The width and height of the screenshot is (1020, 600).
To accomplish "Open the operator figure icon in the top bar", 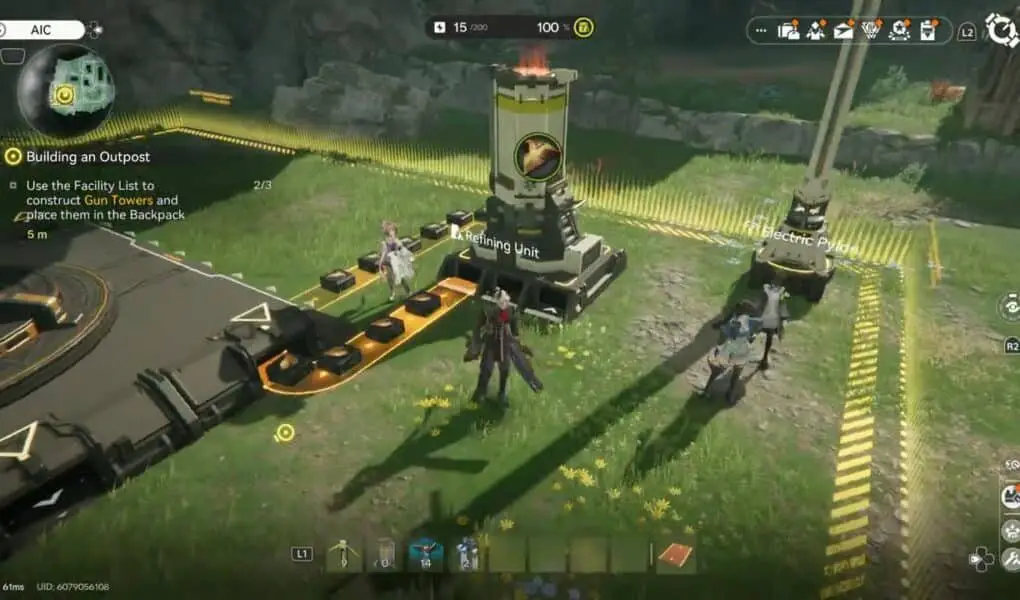I will pyautogui.click(x=817, y=30).
